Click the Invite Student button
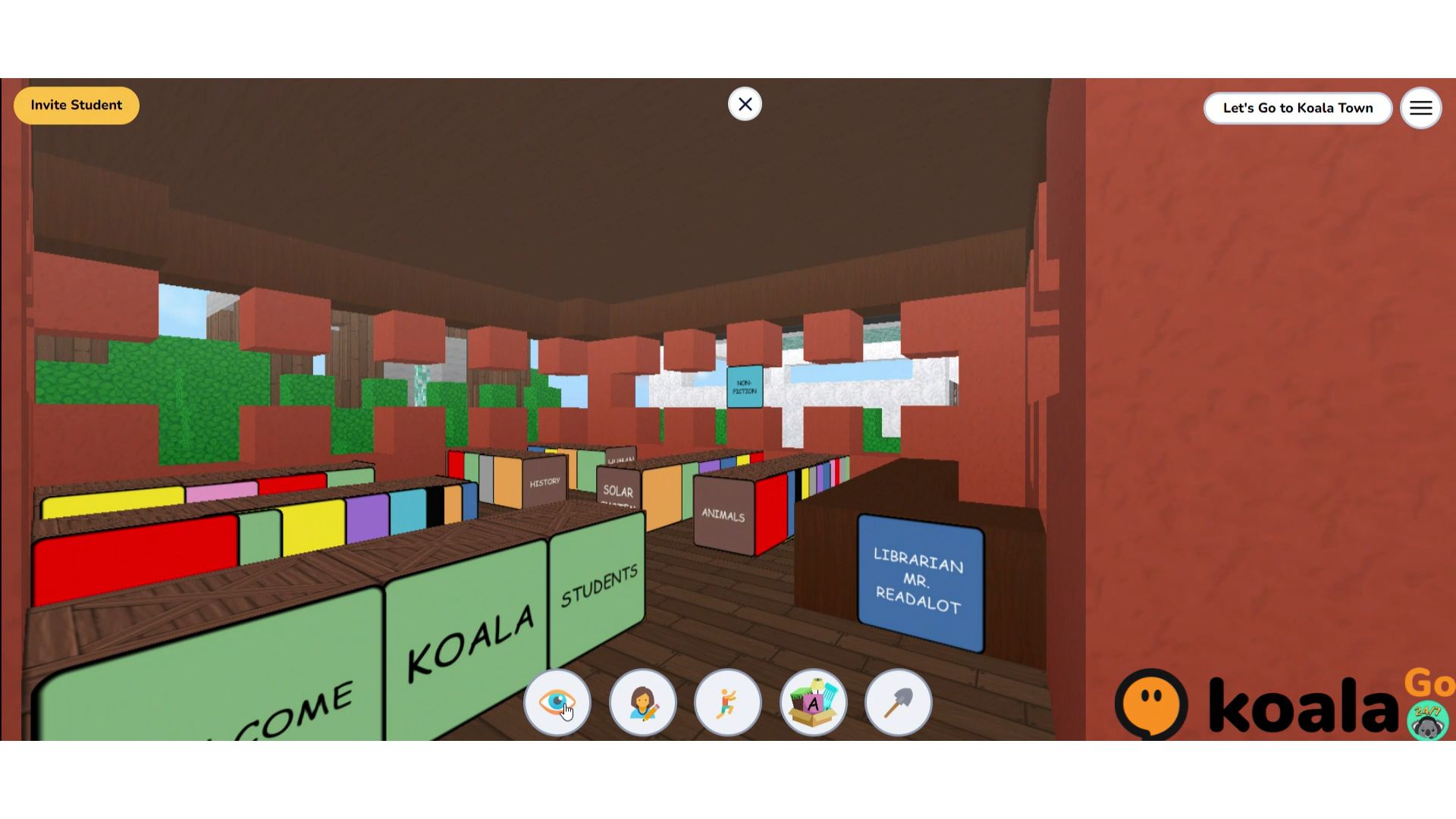The image size is (1456, 819). (76, 105)
